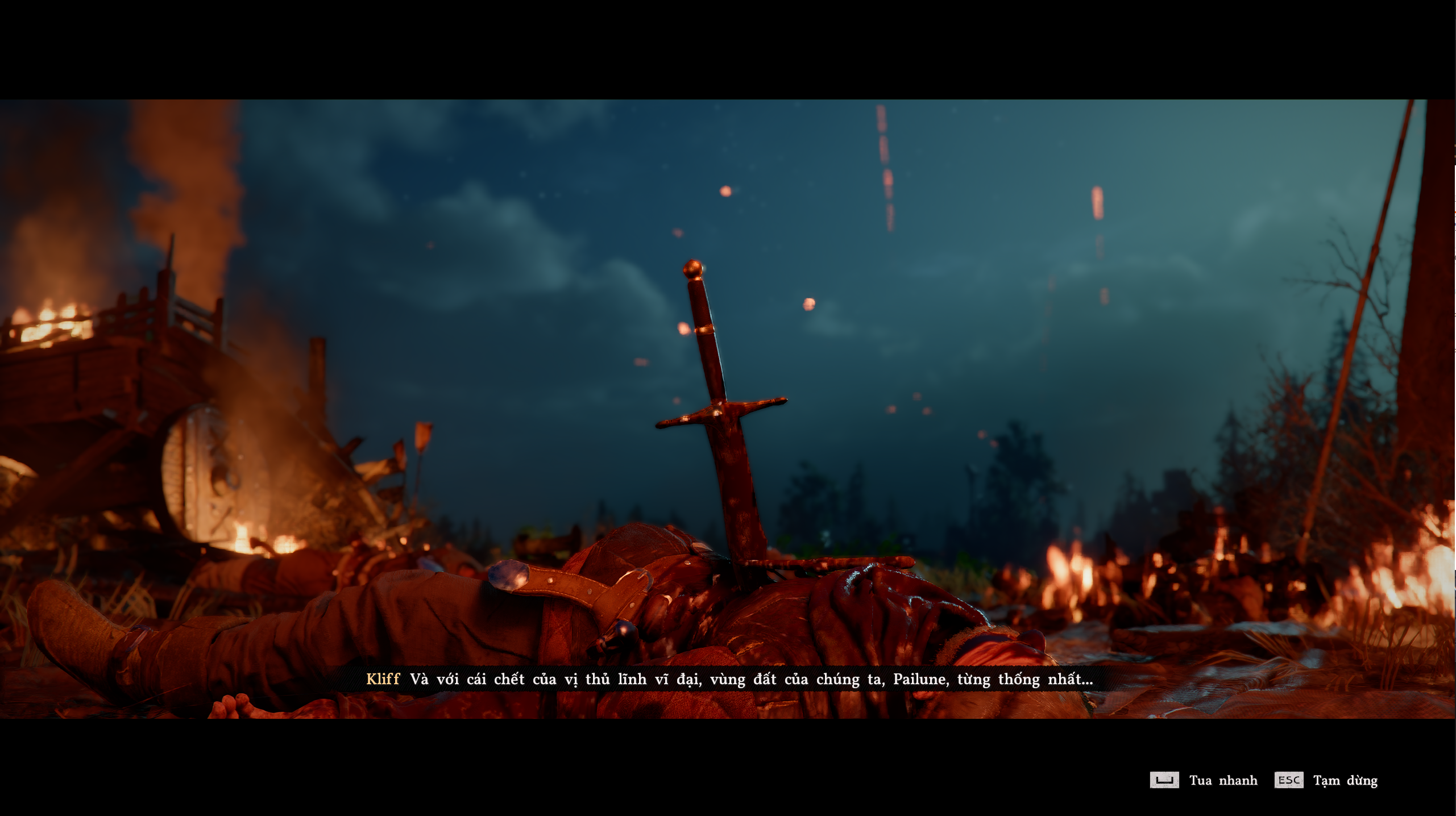Click the spacebar key prompt icon
Image resolution: width=1456 pixels, height=816 pixels.
click(x=1166, y=780)
